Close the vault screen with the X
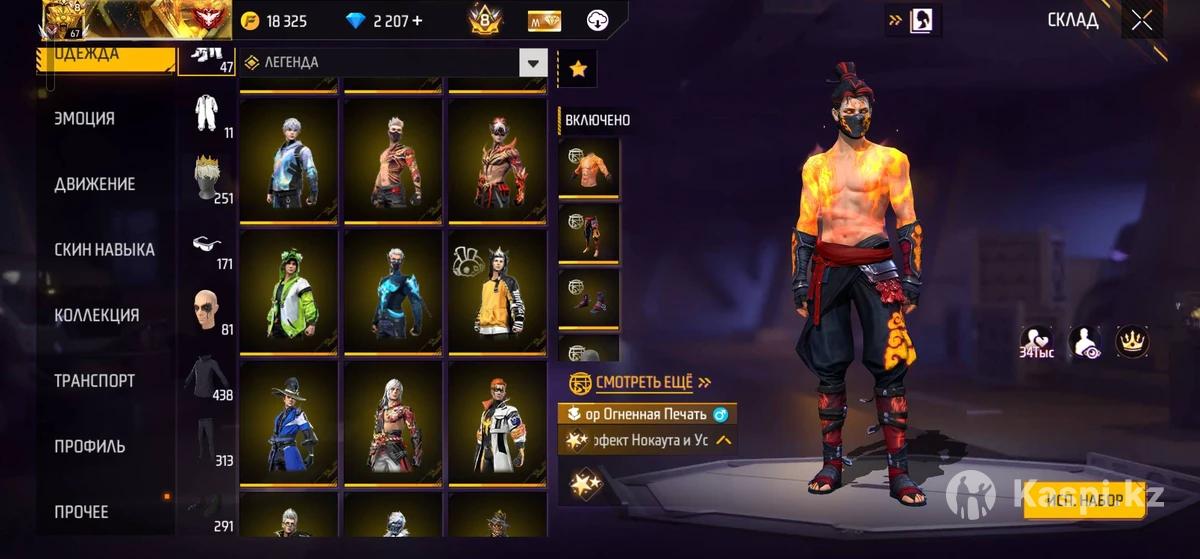The height and width of the screenshot is (559, 1200). click(1142, 20)
